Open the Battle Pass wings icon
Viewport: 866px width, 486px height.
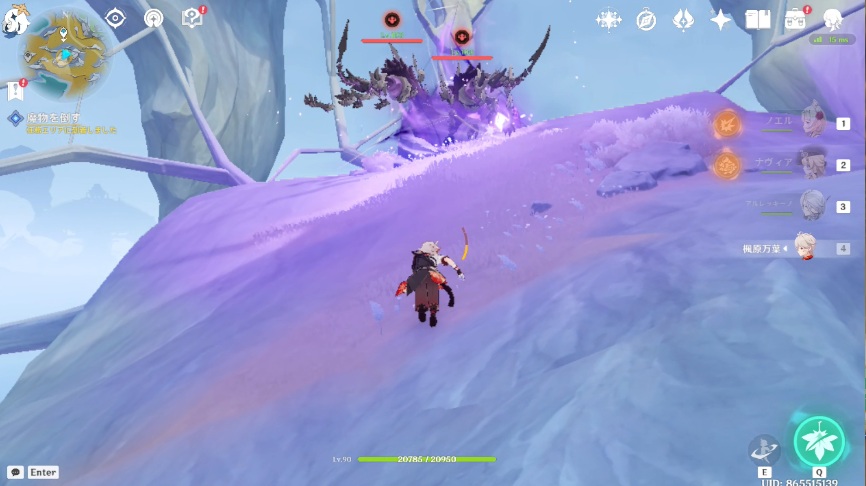click(x=683, y=19)
